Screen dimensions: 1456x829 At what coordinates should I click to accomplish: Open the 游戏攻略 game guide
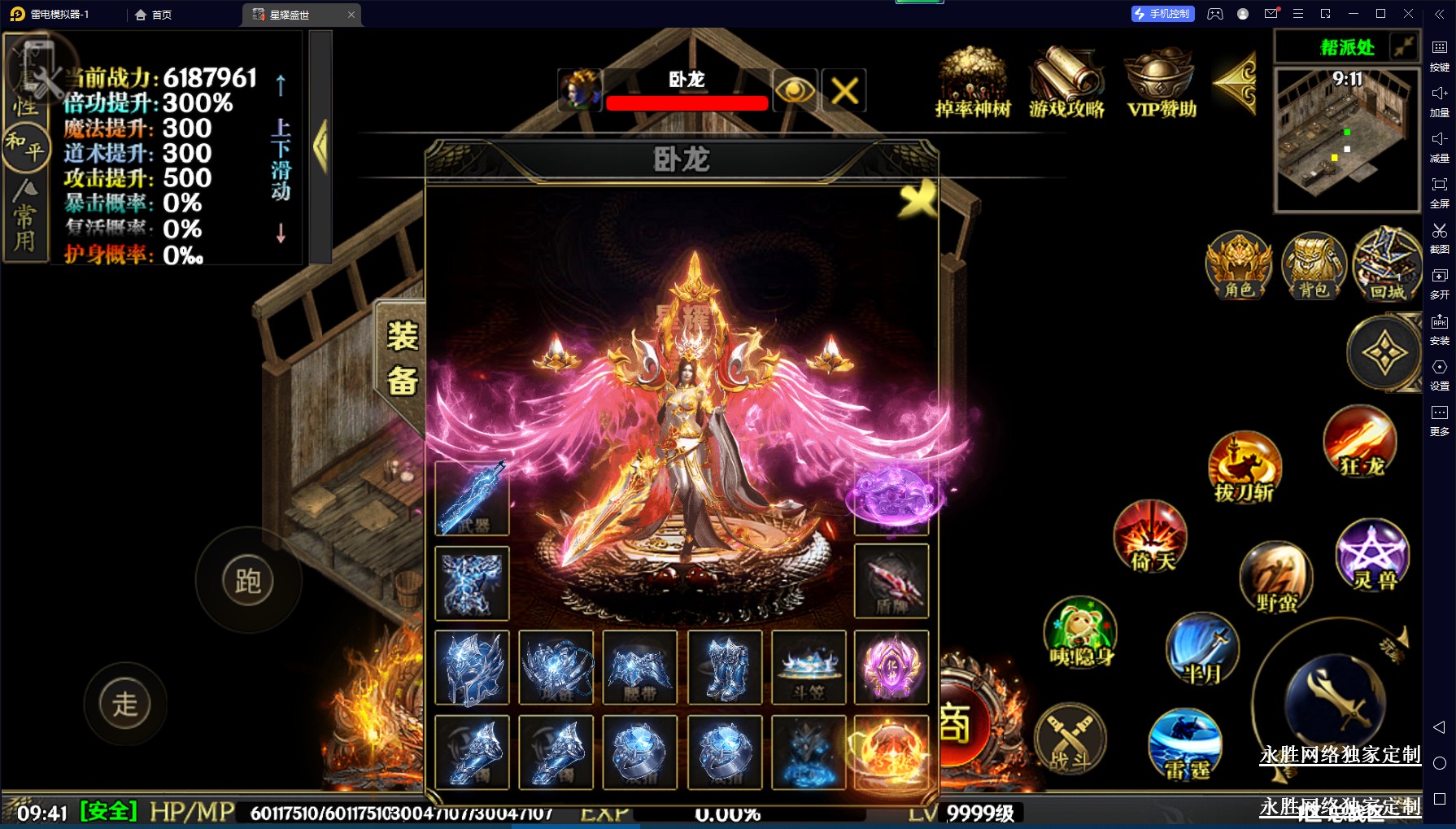[x=1066, y=83]
